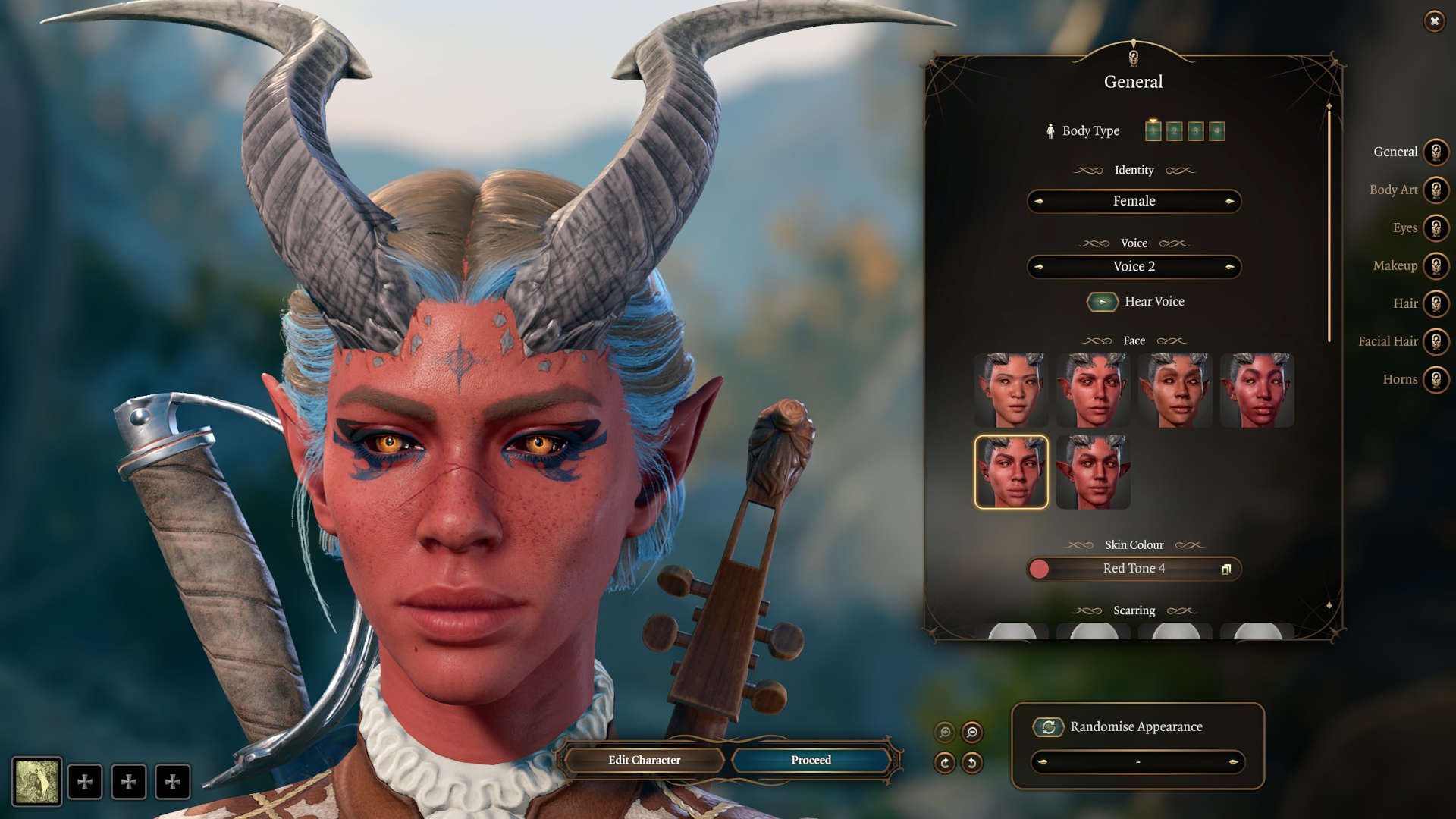Select Body Type 4
This screenshot has width=1456, height=819.
(1216, 130)
